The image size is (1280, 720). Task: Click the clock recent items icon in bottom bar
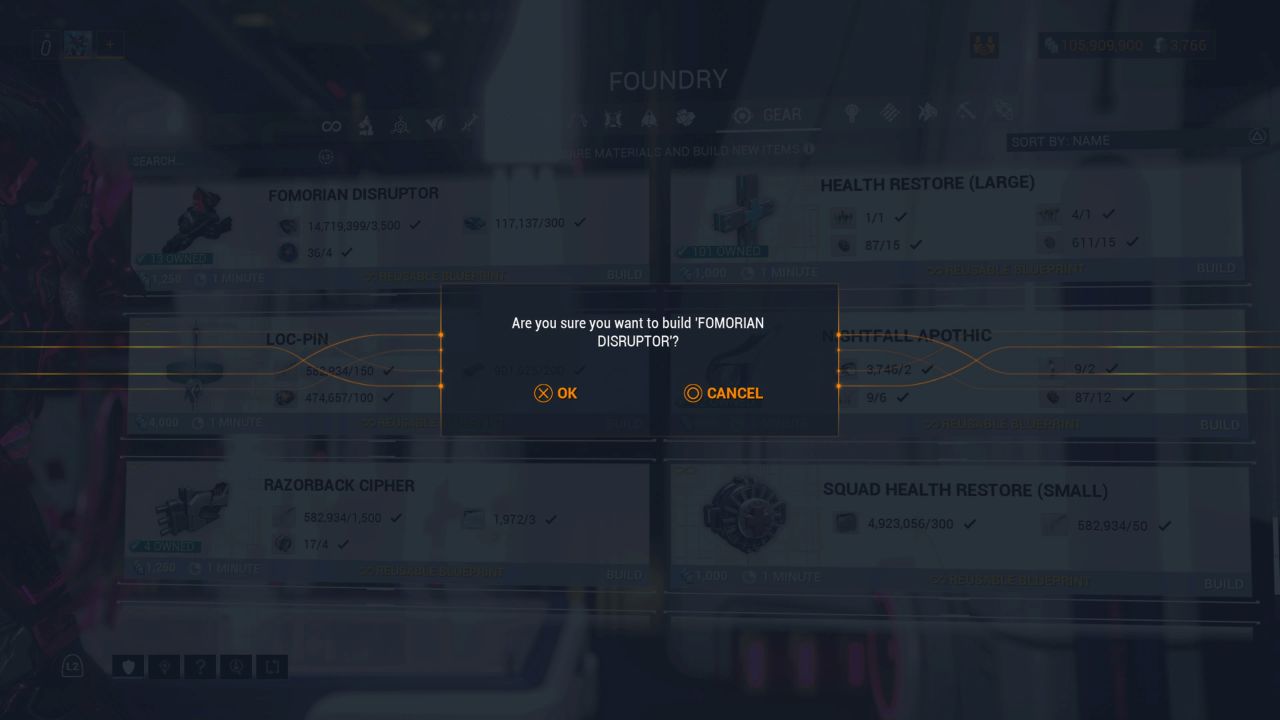click(x=236, y=666)
